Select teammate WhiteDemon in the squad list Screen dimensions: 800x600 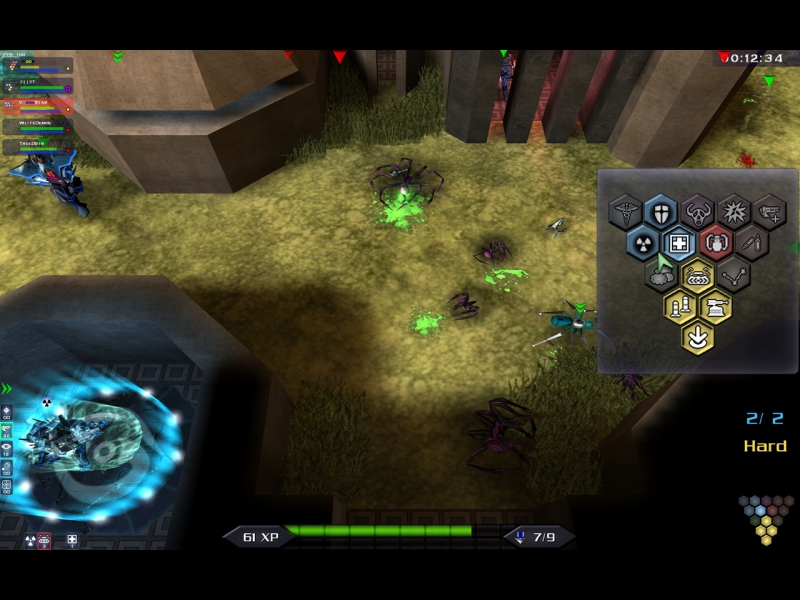tap(38, 125)
